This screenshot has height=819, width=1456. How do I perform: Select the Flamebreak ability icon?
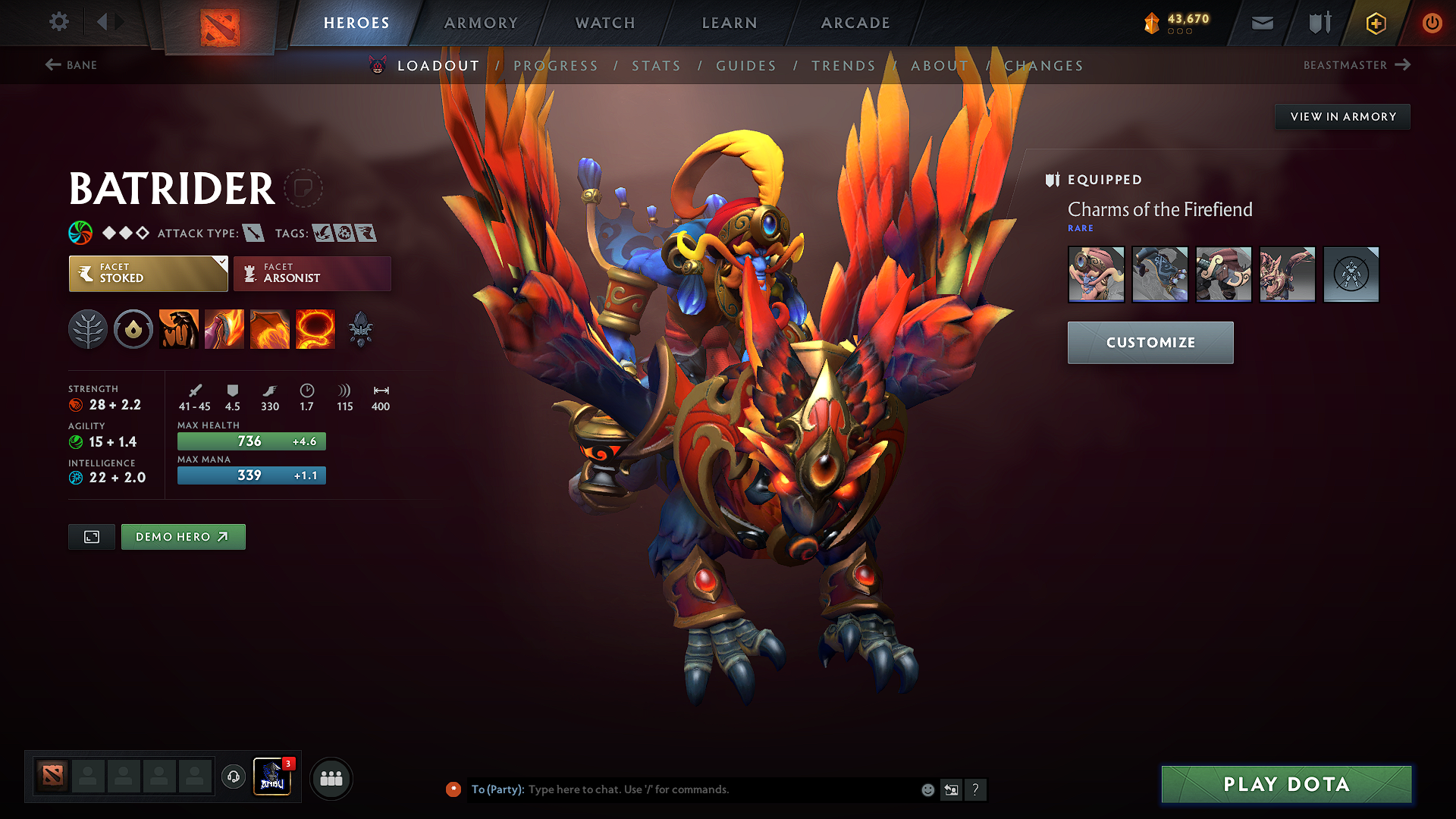pos(224,329)
